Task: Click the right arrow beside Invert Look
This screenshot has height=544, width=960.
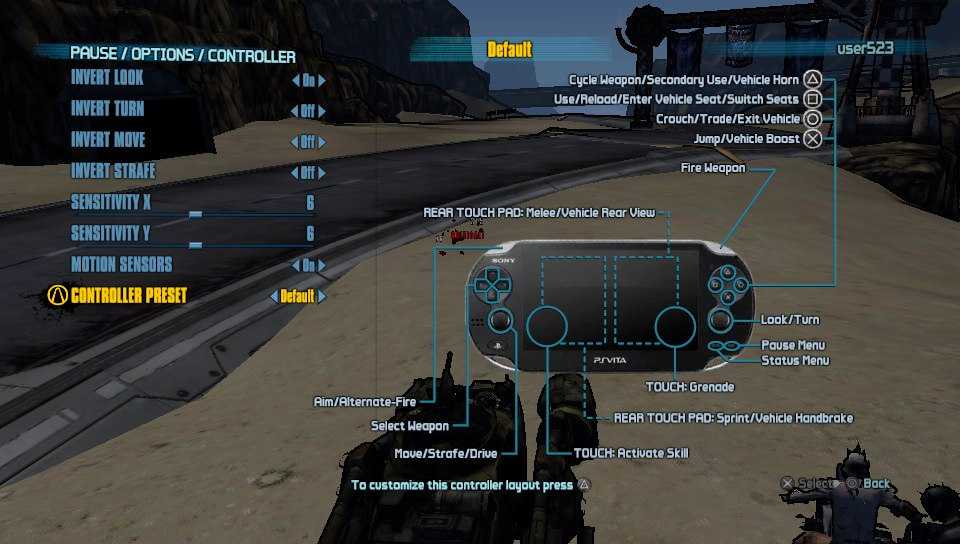Action: 322,81
